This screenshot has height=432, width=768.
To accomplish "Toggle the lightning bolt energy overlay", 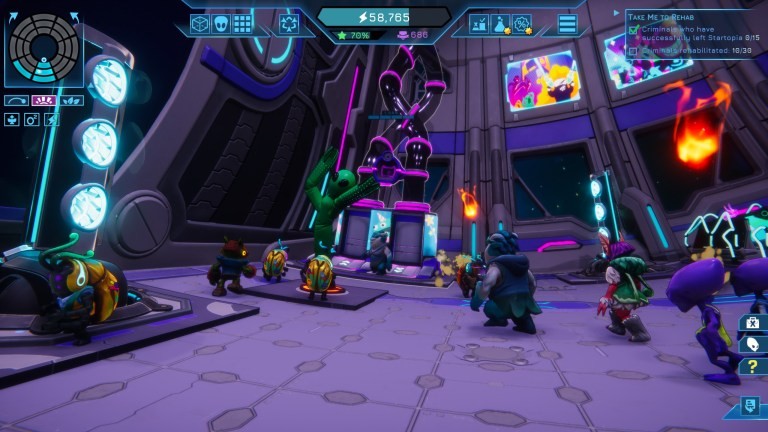I will click(52, 119).
